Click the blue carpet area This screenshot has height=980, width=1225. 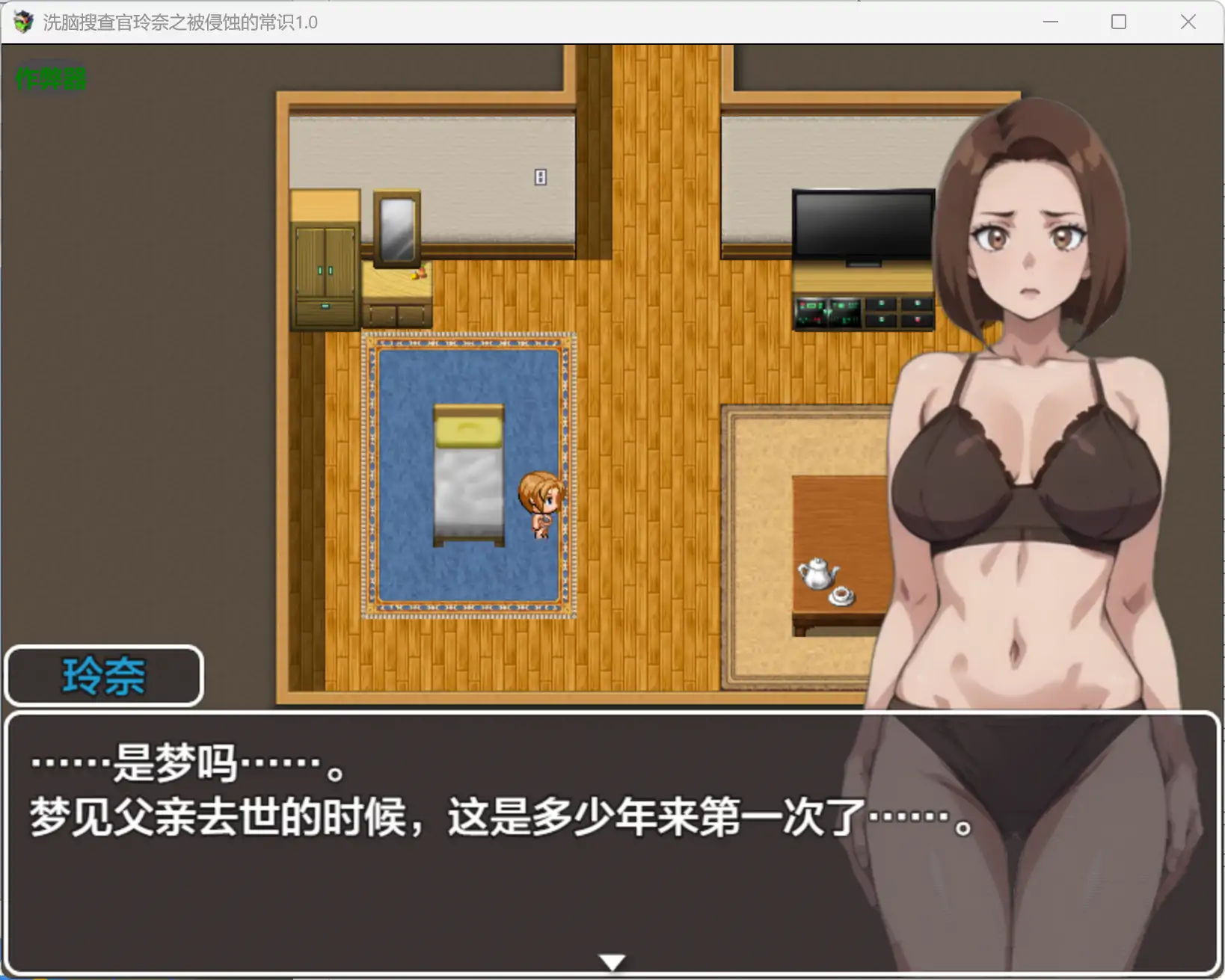(404, 561)
